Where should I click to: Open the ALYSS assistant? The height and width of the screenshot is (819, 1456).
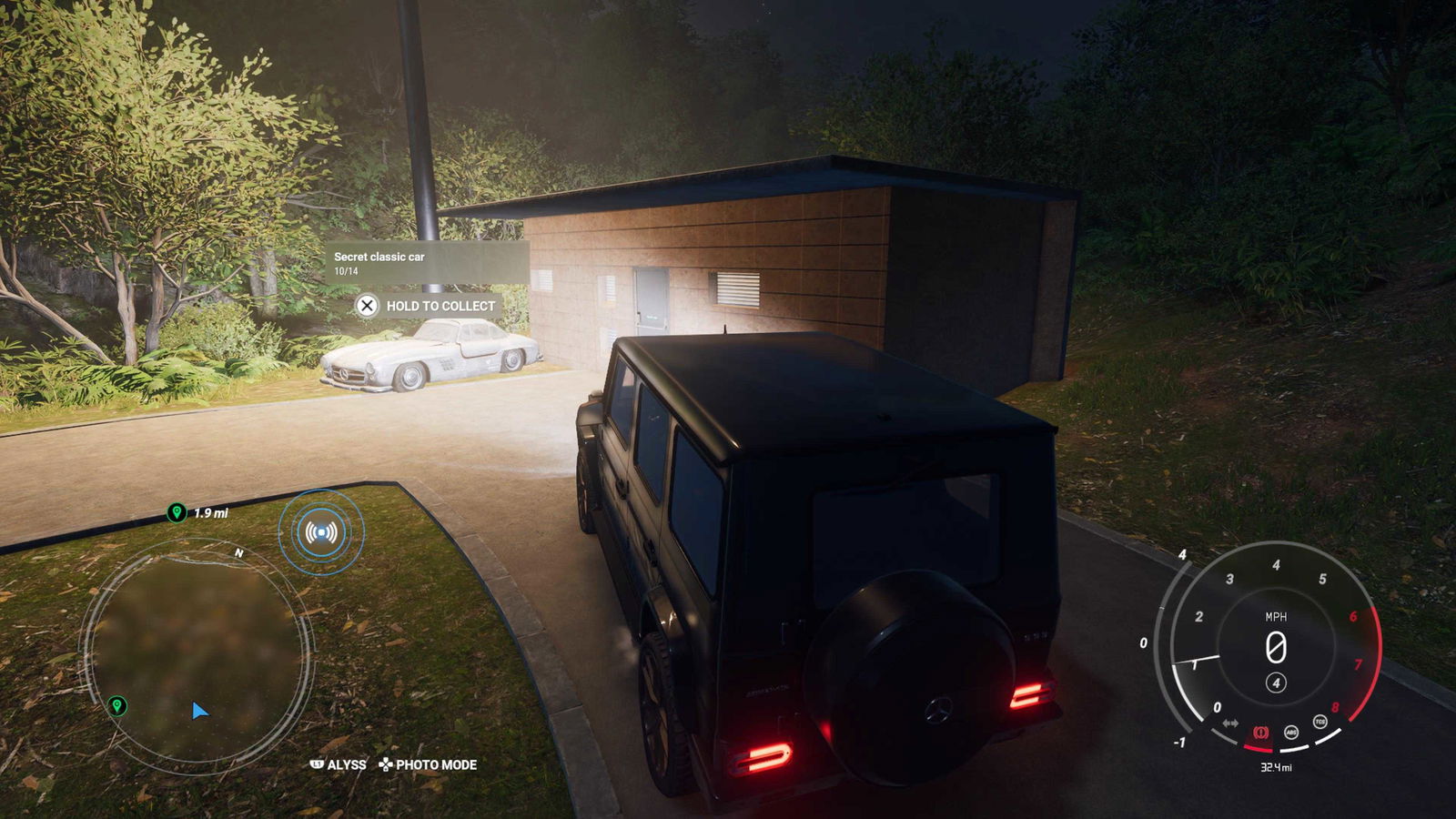[x=339, y=764]
